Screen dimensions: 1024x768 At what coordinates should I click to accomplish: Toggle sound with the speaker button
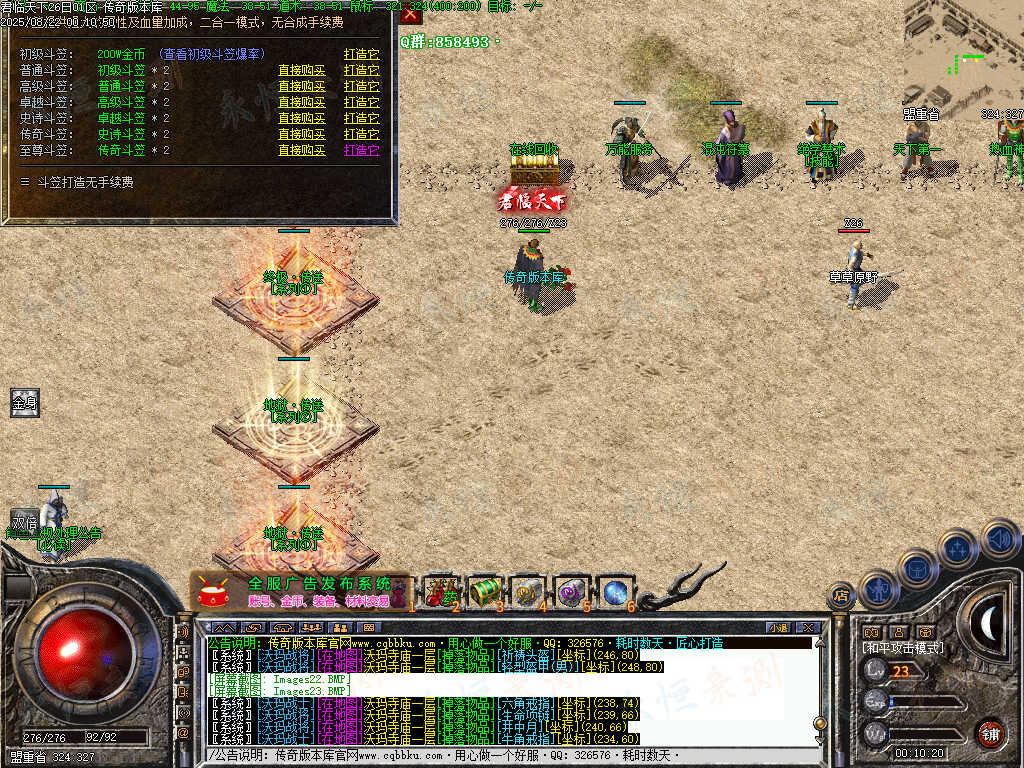pyautogui.click(x=999, y=539)
